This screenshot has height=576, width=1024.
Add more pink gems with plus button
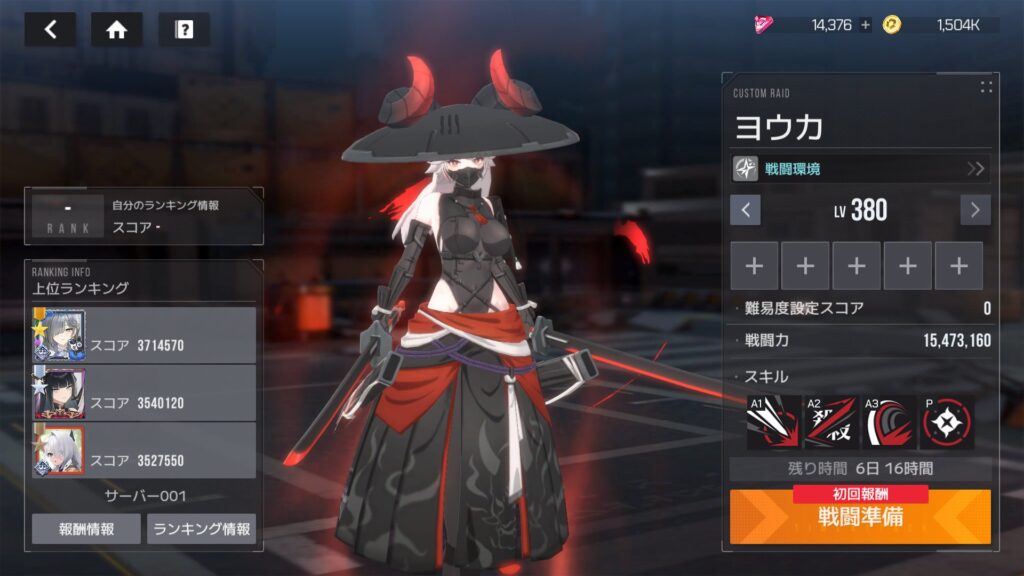click(865, 25)
